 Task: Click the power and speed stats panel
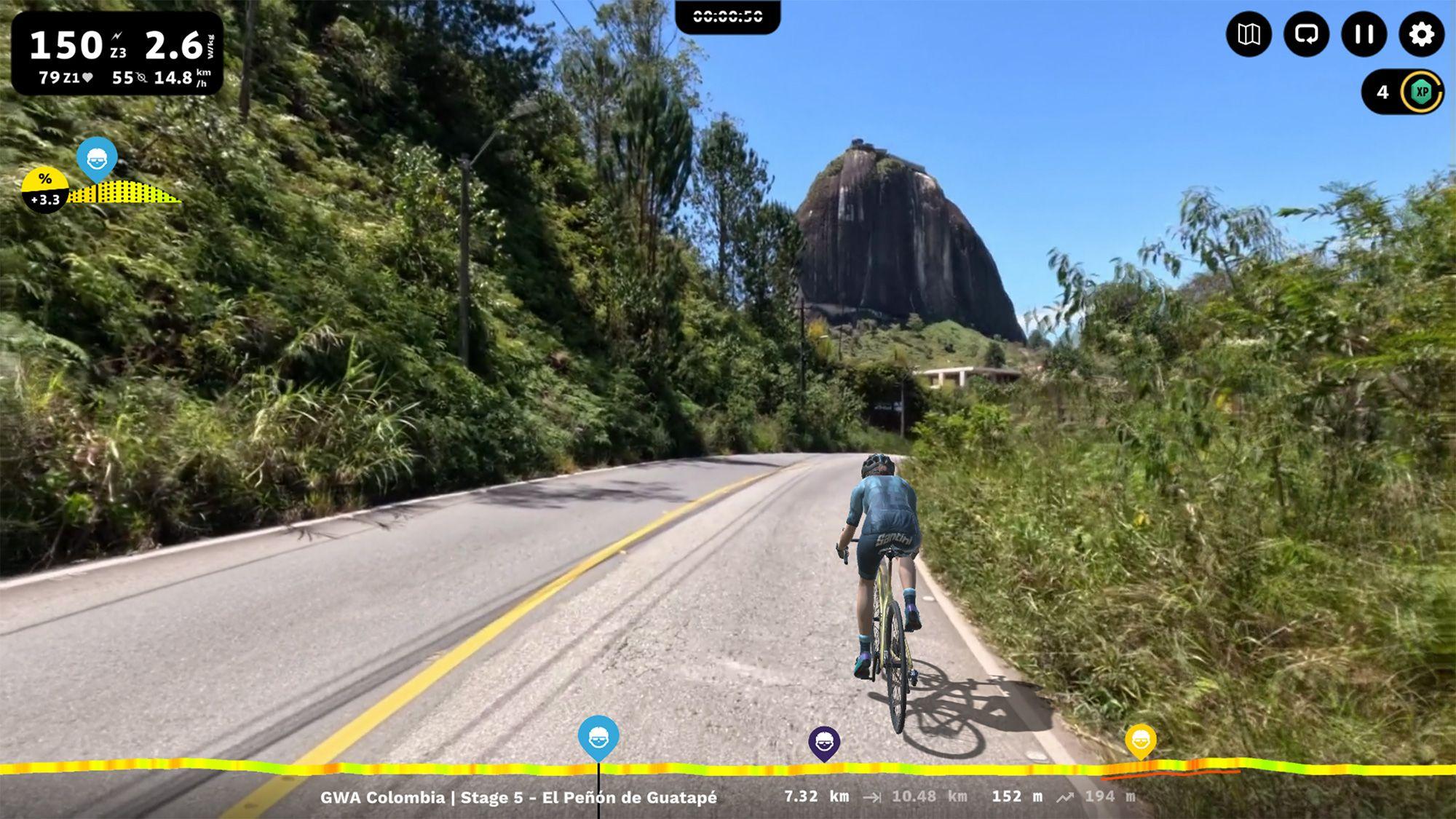pyautogui.click(x=117, y=54)
